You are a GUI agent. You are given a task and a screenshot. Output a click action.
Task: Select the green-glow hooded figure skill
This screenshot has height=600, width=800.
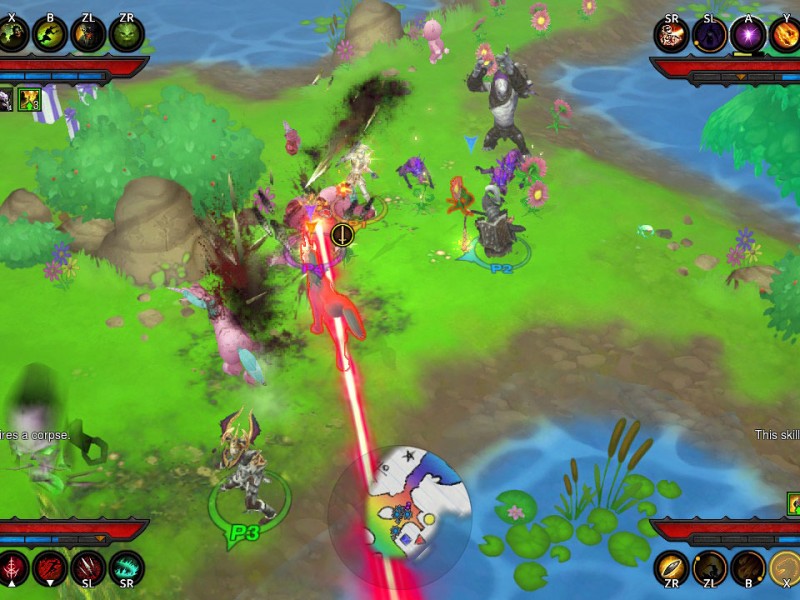point(13,34)
